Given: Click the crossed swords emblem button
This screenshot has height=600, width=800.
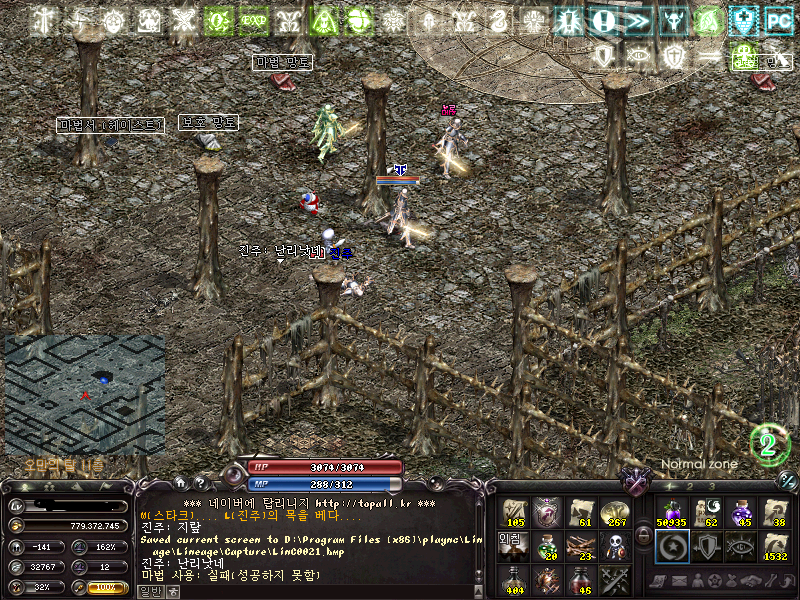Looking at the screenshot, I should pos(636,483).
